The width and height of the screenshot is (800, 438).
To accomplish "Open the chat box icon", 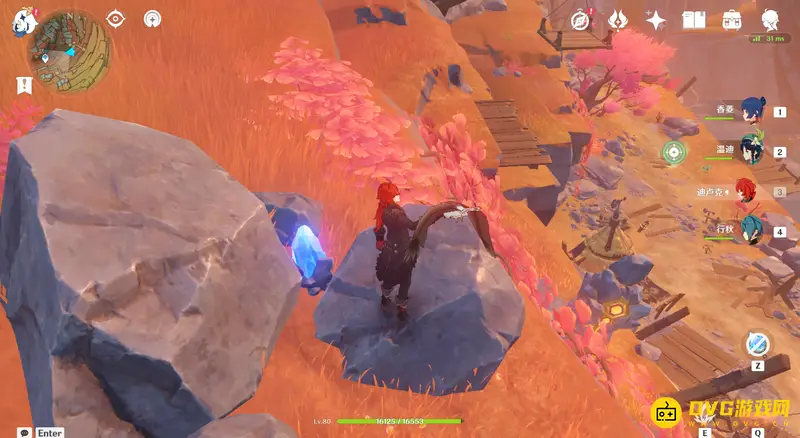I will click(24, 432).
